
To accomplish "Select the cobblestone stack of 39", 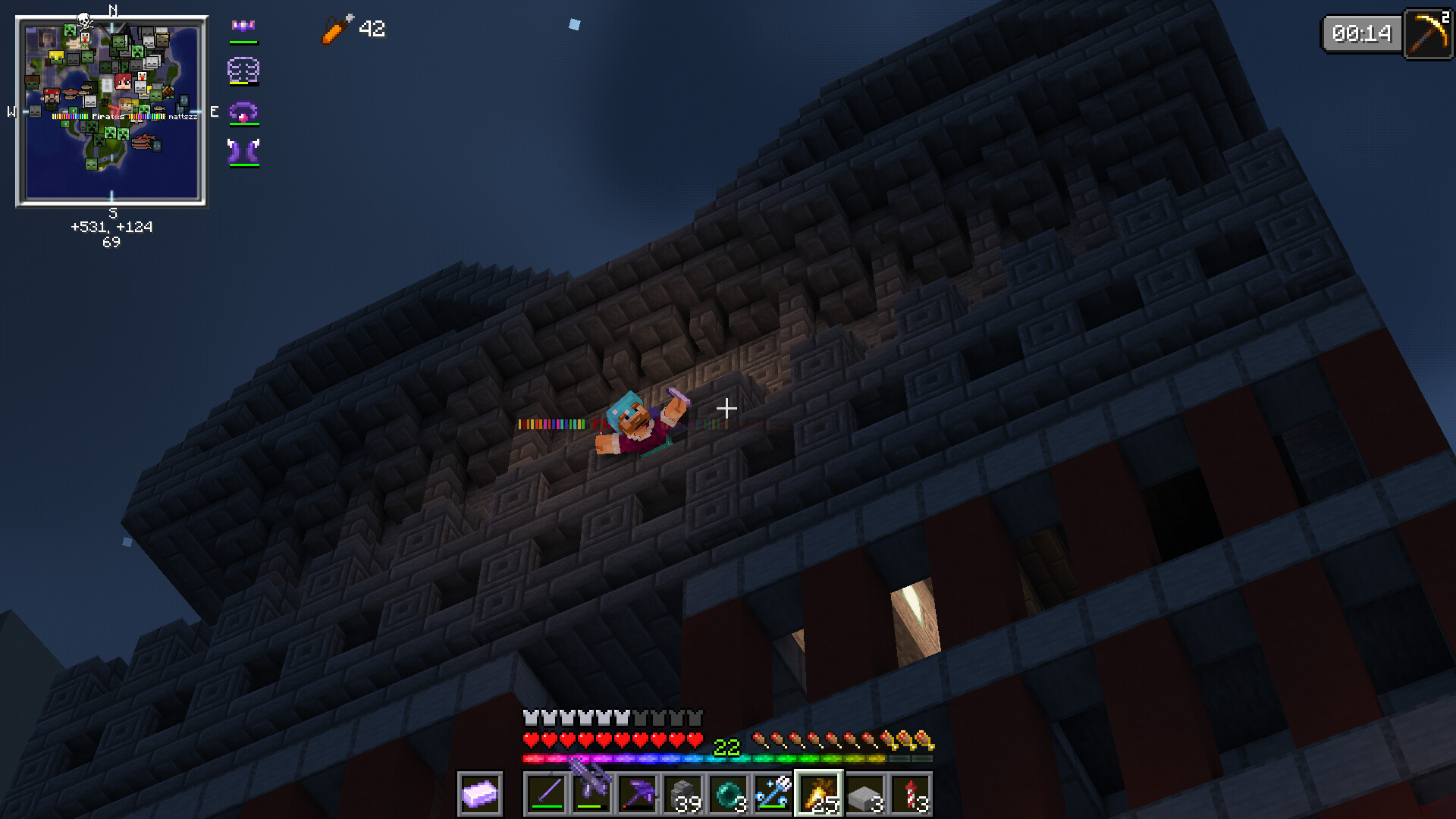I will [682, 794].
